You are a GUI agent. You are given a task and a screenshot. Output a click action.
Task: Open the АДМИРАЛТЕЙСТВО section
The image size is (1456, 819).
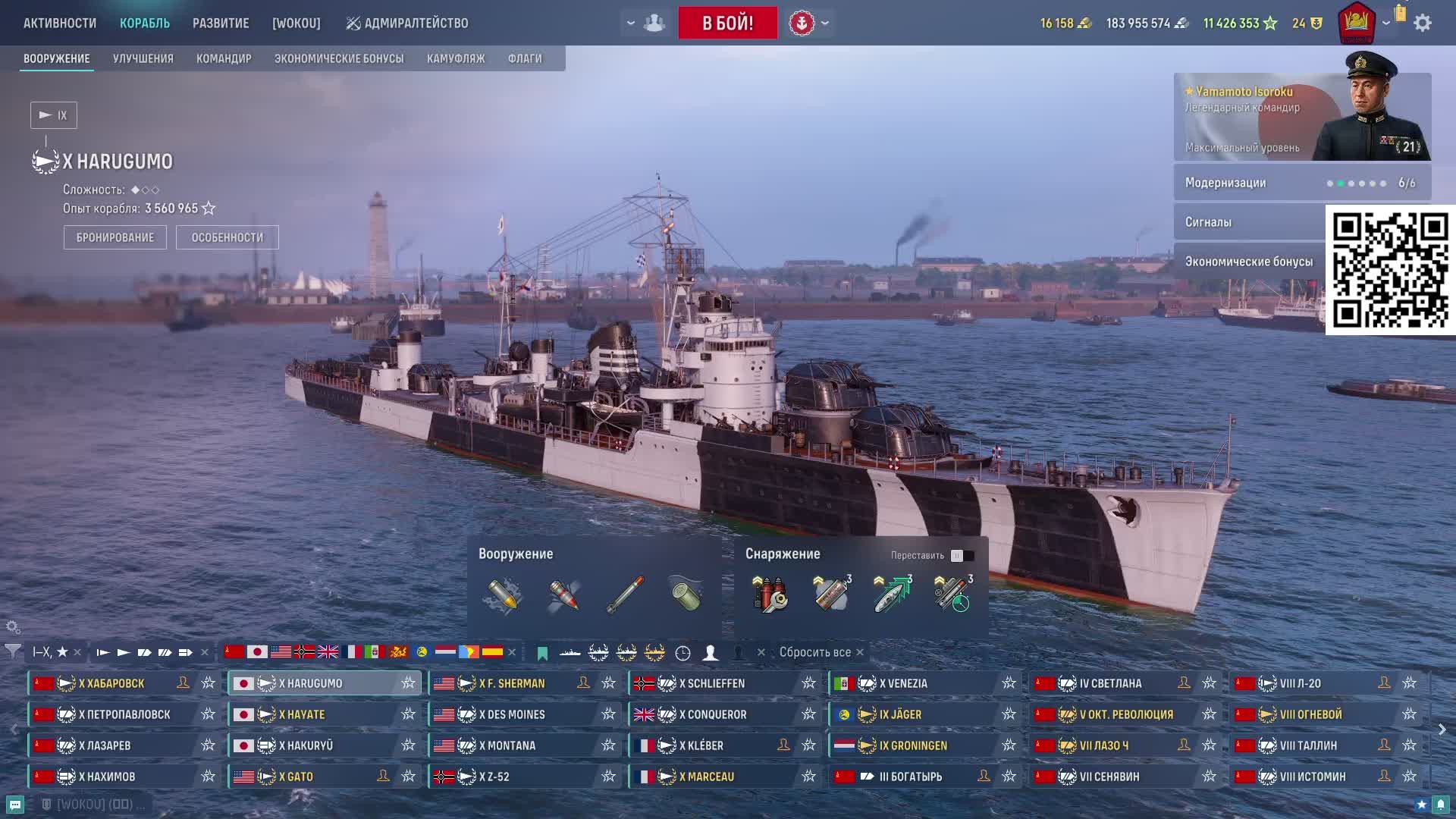pos(407,24)
